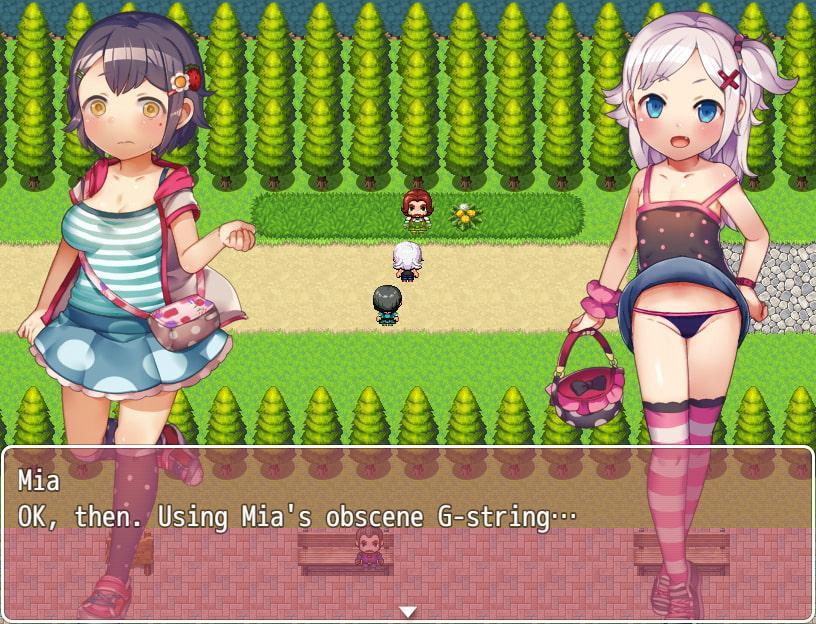Viewport: 816px width, 624px height.
Task: Click the dialogue continue arrow
Action: [x=407, y=610]
